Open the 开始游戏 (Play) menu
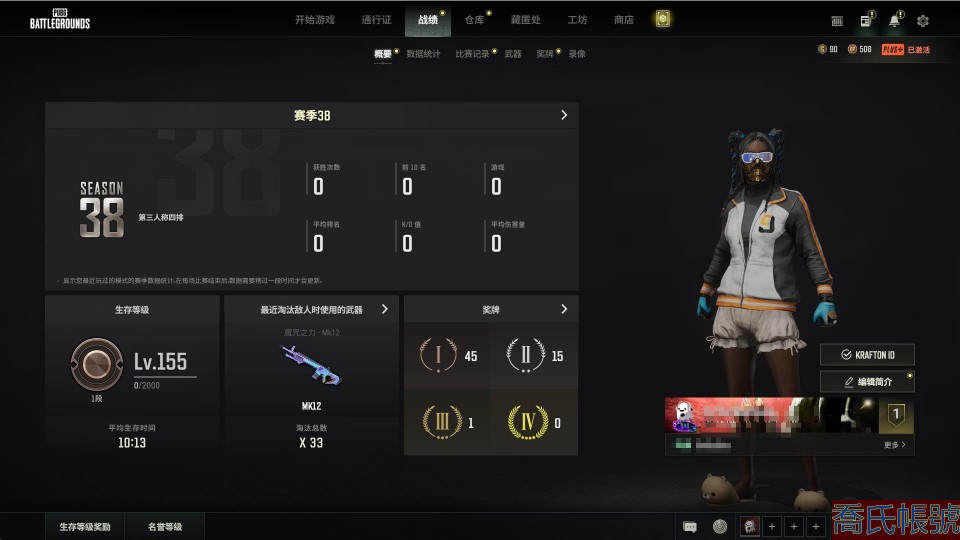The image size is (960, 540). pos(315,20)
